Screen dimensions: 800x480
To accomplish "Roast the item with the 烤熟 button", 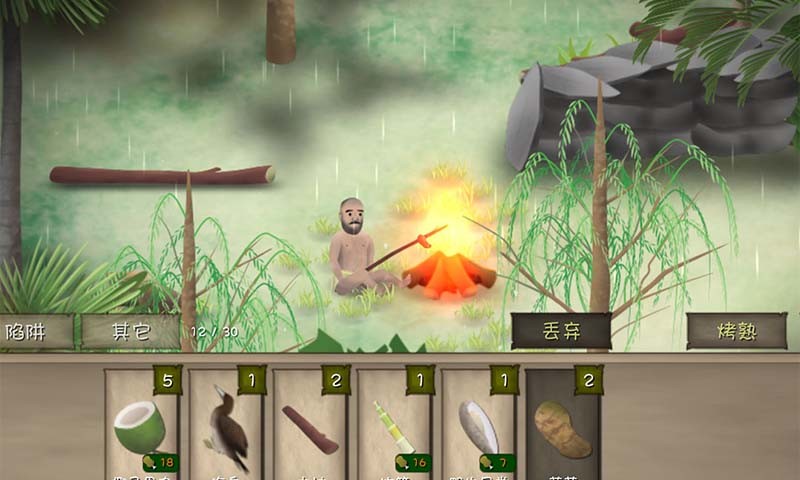I will [x=736, y=331].
